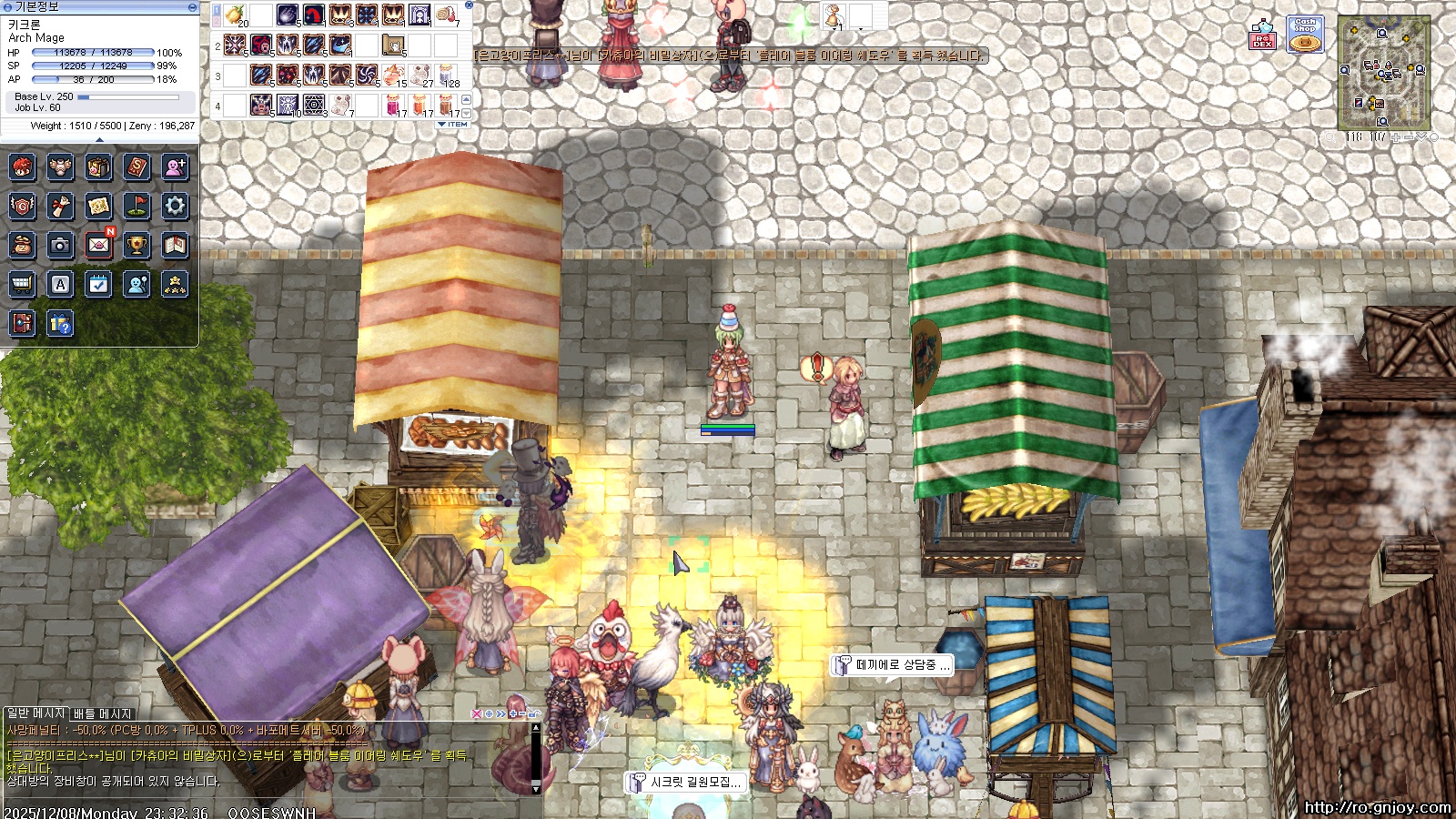Open the trophy achievements icon
The image size is (1456, 819).
tap(136, 245)
